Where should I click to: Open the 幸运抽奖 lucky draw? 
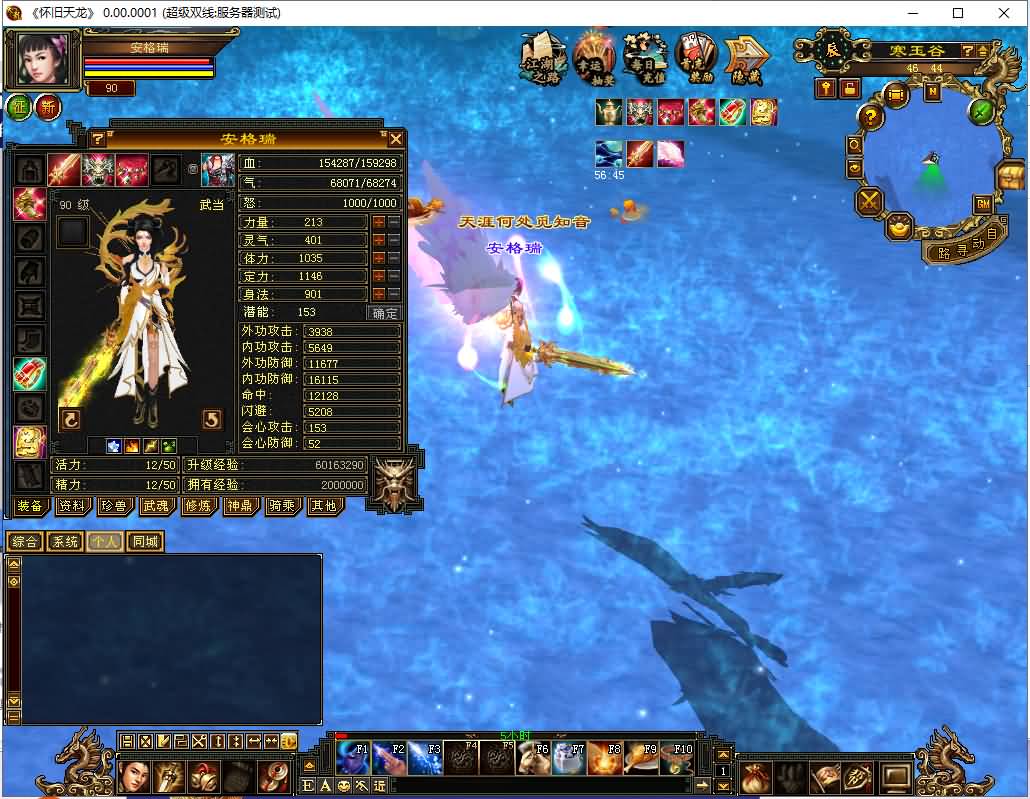(594, 58)
